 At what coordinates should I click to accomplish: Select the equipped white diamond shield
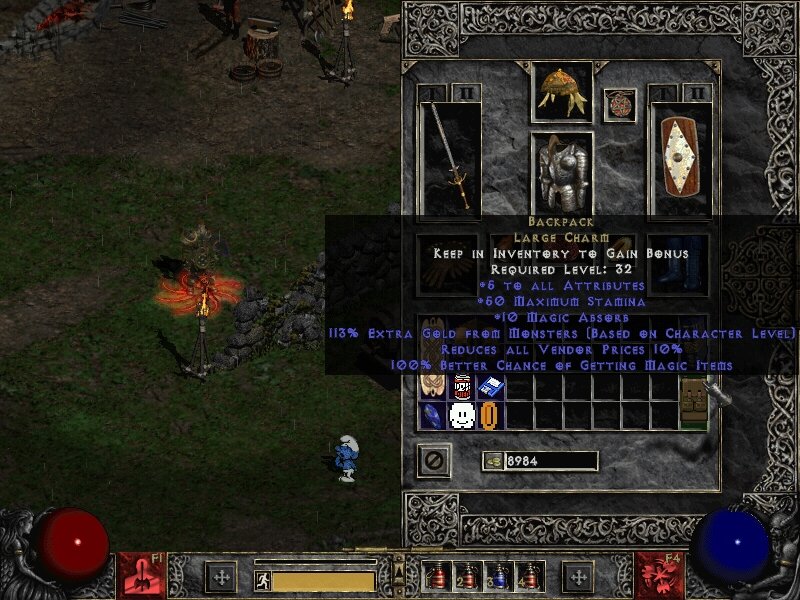coord(679,156)
